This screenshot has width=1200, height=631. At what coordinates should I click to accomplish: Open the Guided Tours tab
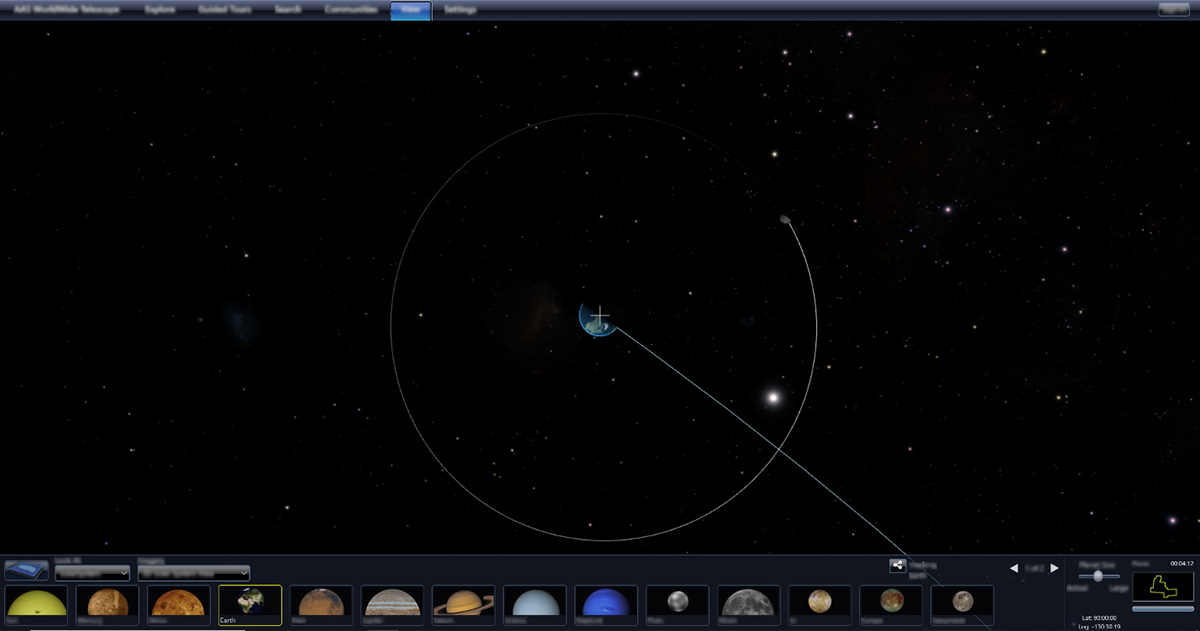click(x=225, y=10)
